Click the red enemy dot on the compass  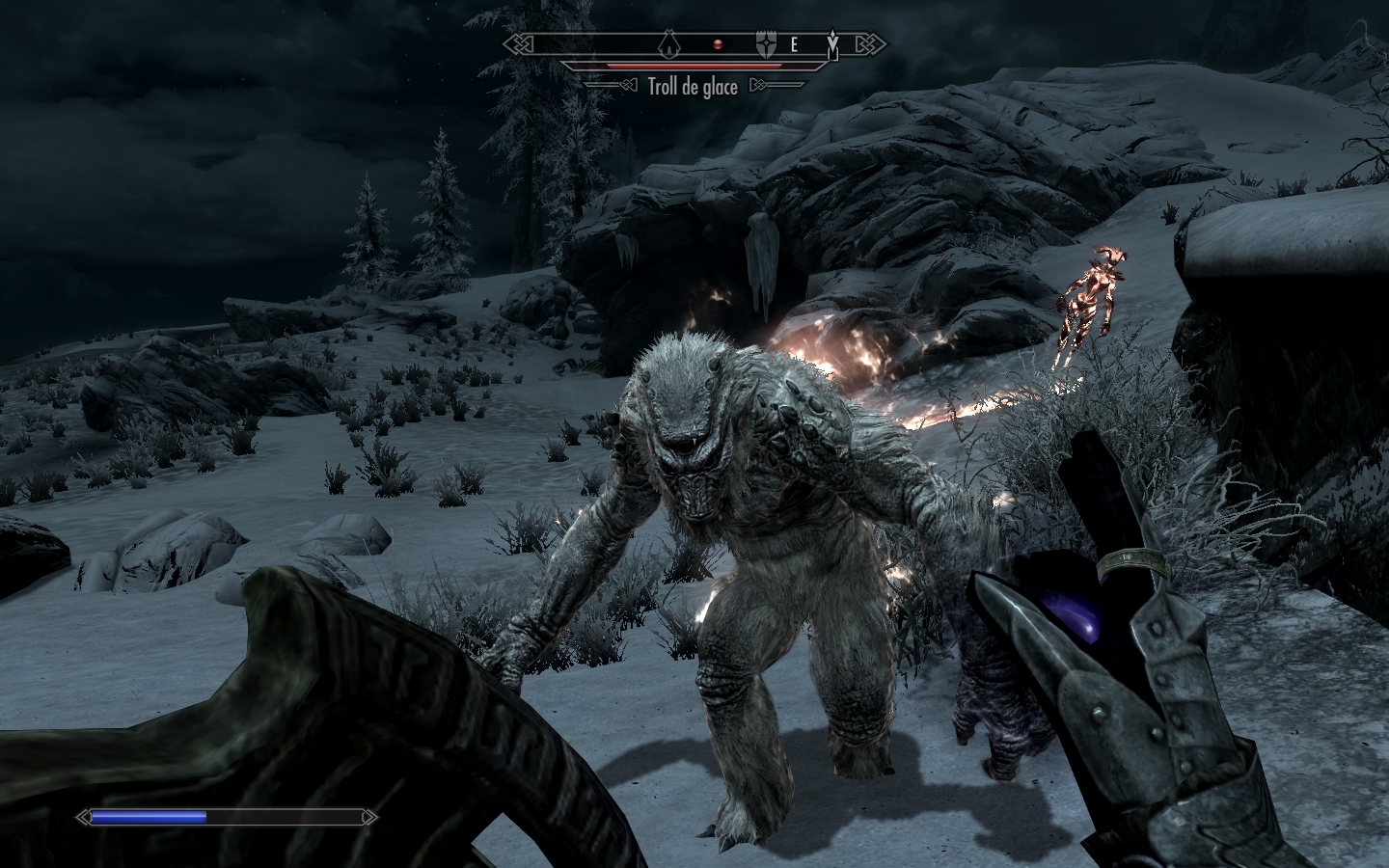point(717,44)
